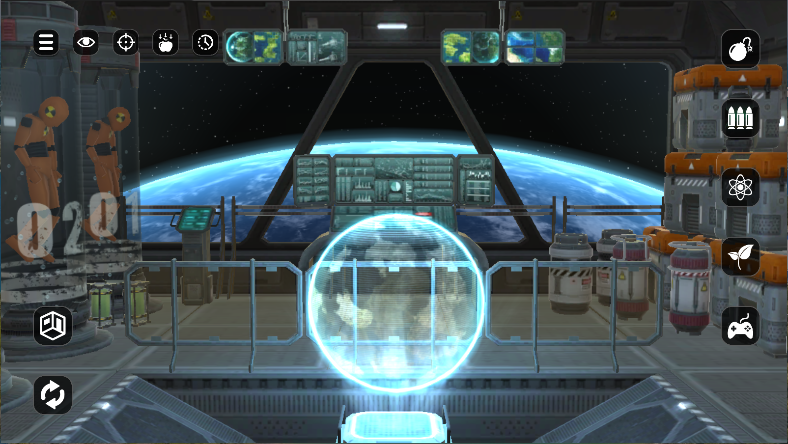
Task: Select the leaf sprout nature category
Action: click(740, 256)
